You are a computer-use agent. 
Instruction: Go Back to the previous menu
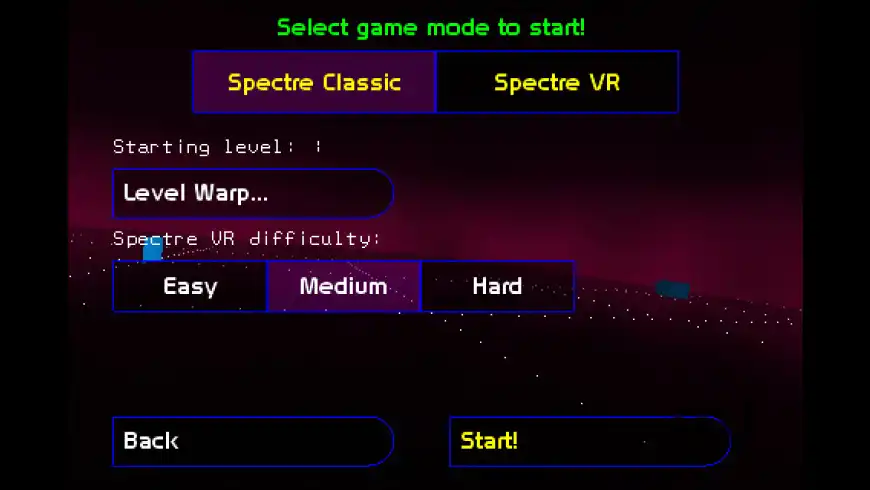click(x=252, y=441)
